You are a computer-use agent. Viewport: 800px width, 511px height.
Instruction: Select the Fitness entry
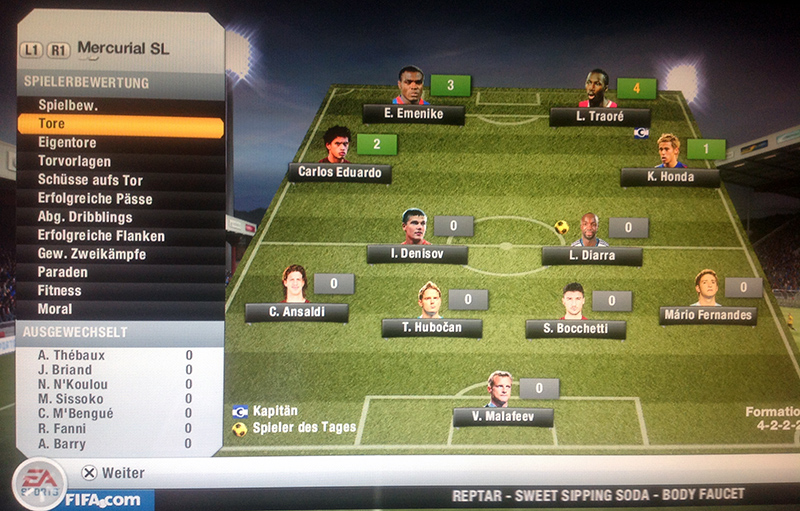(119, 291)
